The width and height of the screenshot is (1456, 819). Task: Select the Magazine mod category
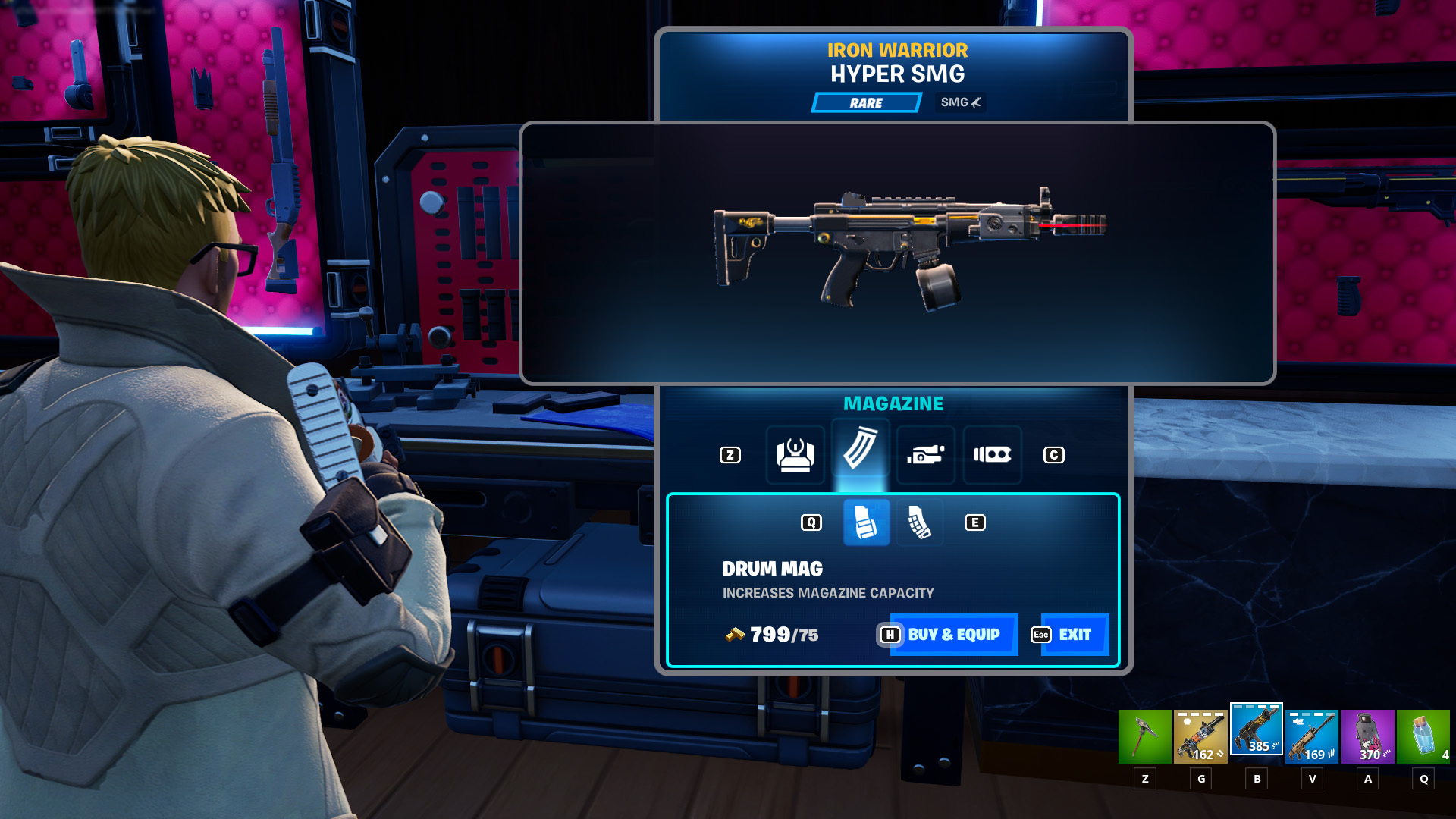(x=860, y=453)
